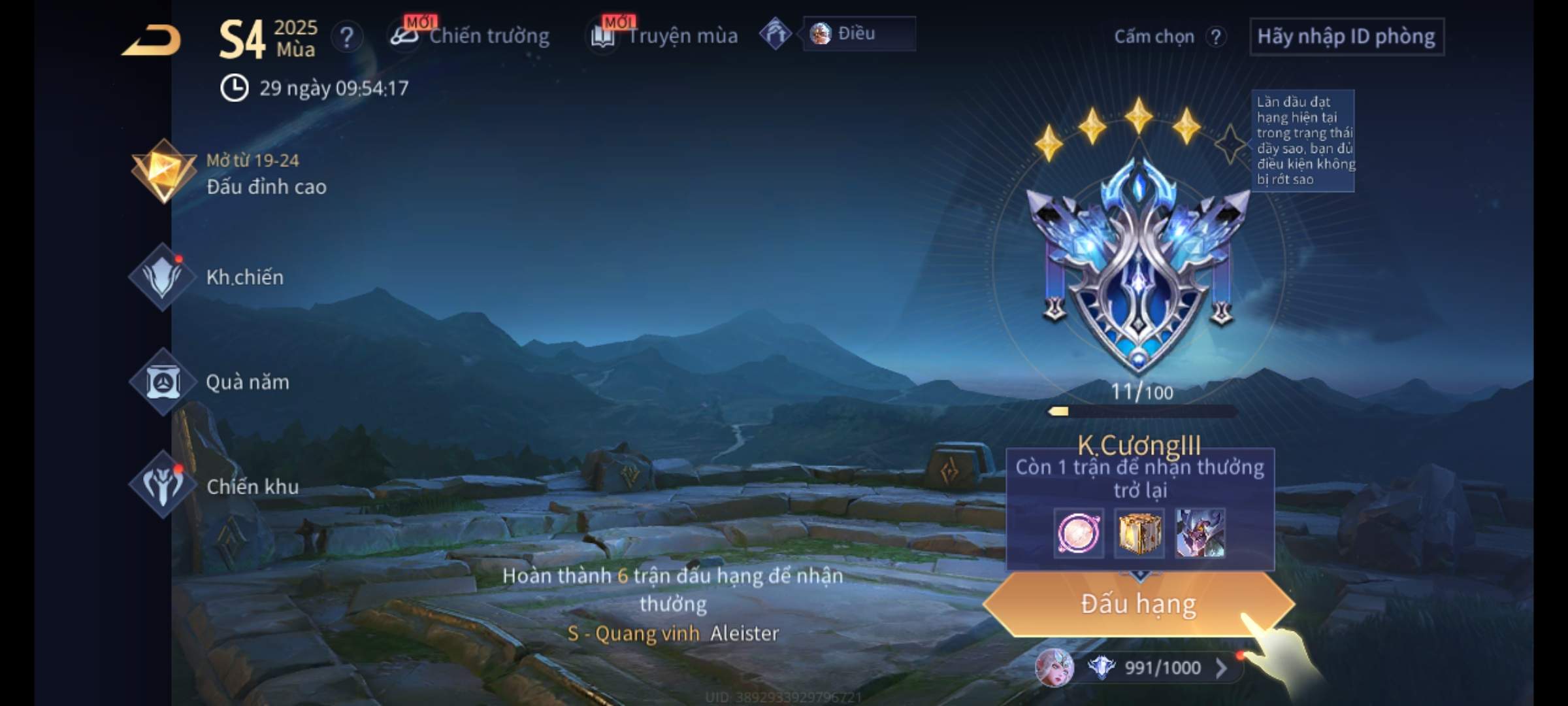This screenshot has width=1568, height=706.
Task: Inspect the pink orb reward item
Action: tap(1079, 533)
